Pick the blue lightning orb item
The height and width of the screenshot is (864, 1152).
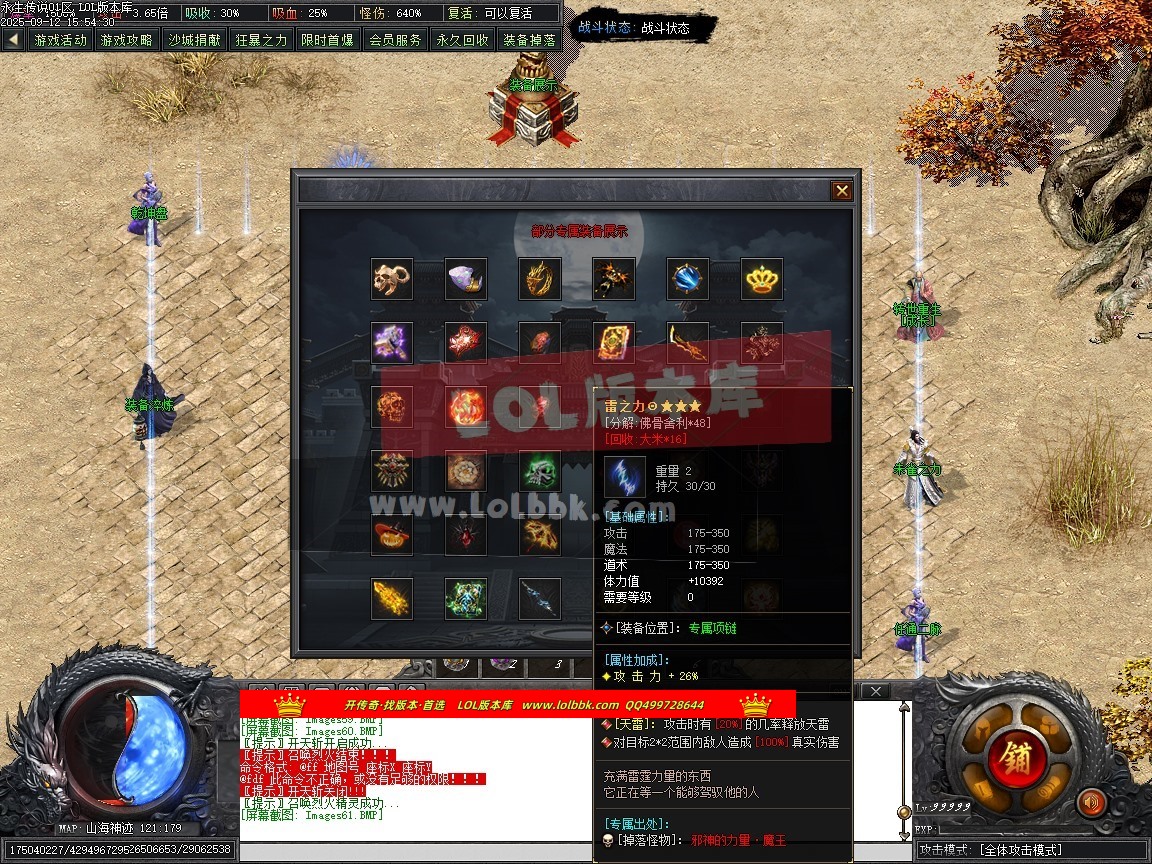point(688,279)
